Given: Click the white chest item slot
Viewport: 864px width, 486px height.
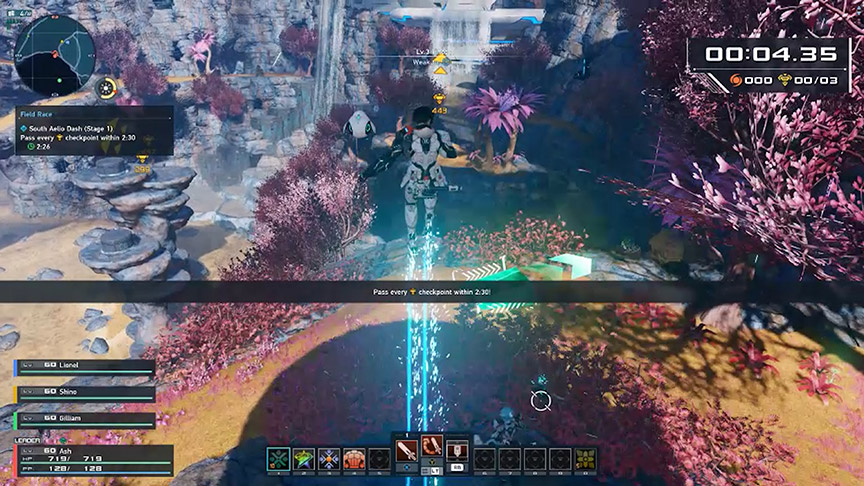Looking at the screenshot, I should [x=457, y=452].
